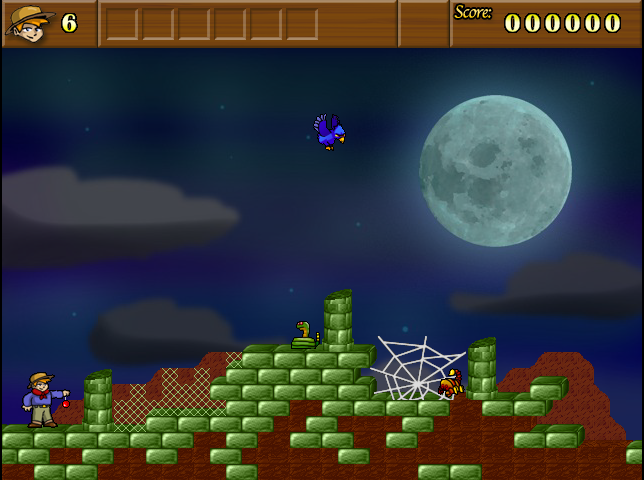Screen dimensions: 644x480
Task: Click the explorer boy portrait icon
Action: click(29, 23)
